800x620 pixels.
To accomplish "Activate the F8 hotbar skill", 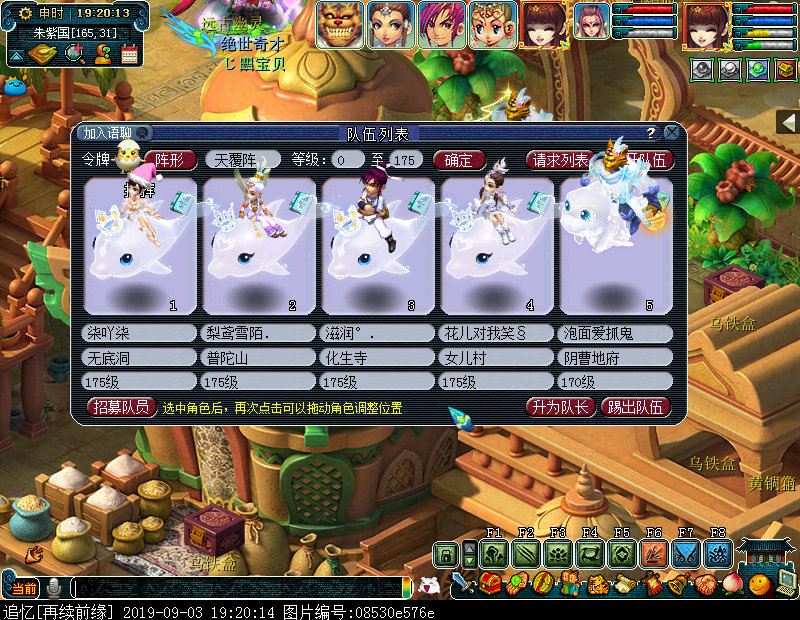I will tap(717, 554).
